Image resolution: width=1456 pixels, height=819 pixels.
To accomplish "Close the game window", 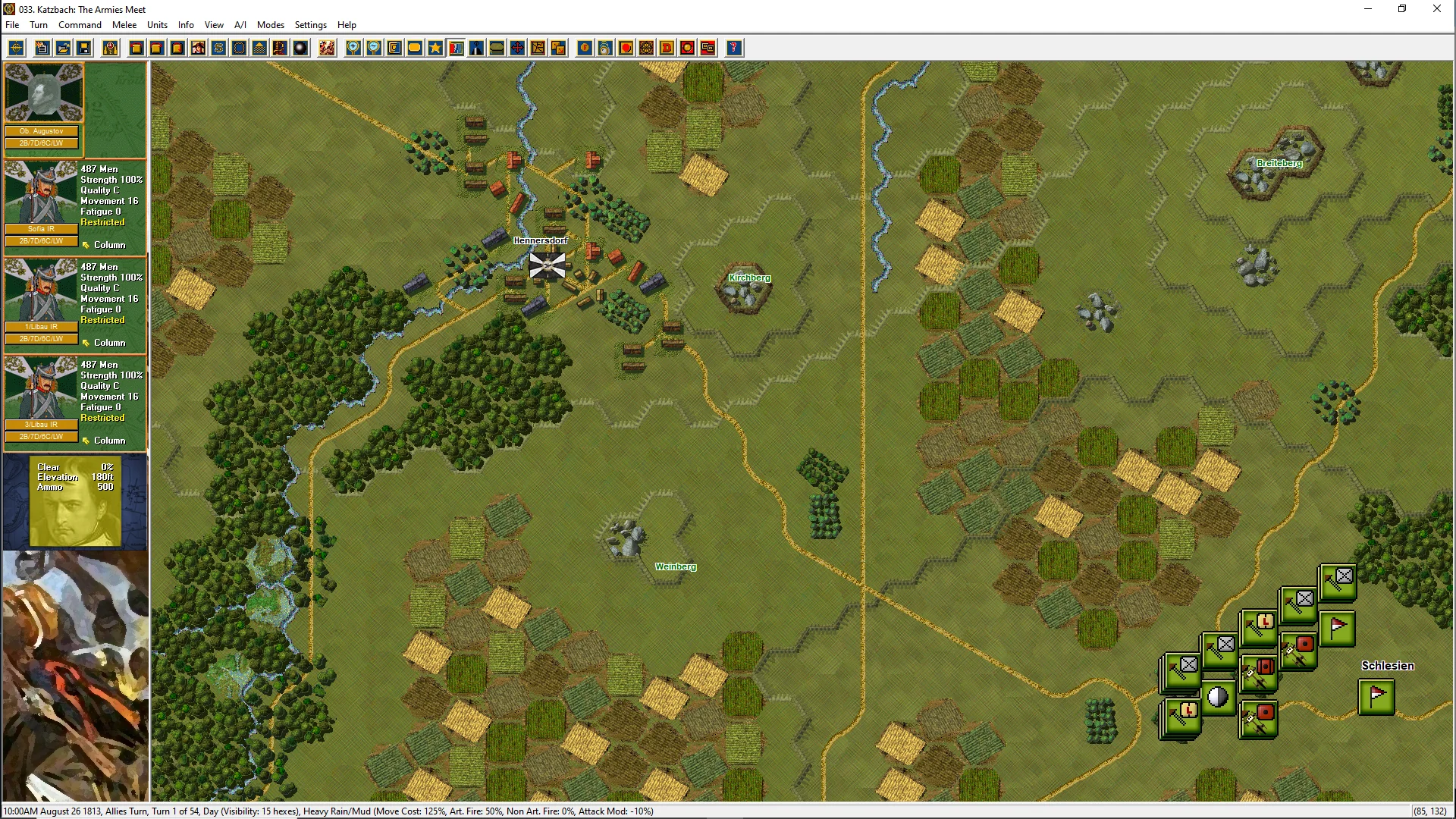I will point(1436,9).
